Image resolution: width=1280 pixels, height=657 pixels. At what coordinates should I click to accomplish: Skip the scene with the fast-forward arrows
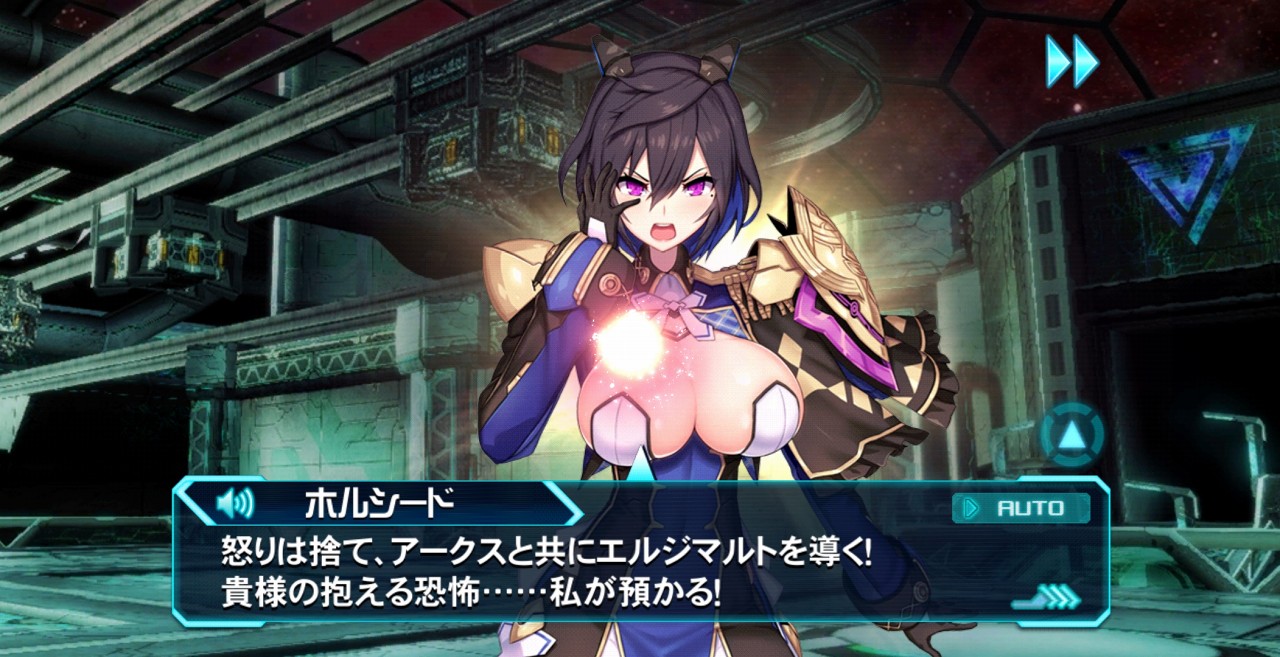point(1072,61)
